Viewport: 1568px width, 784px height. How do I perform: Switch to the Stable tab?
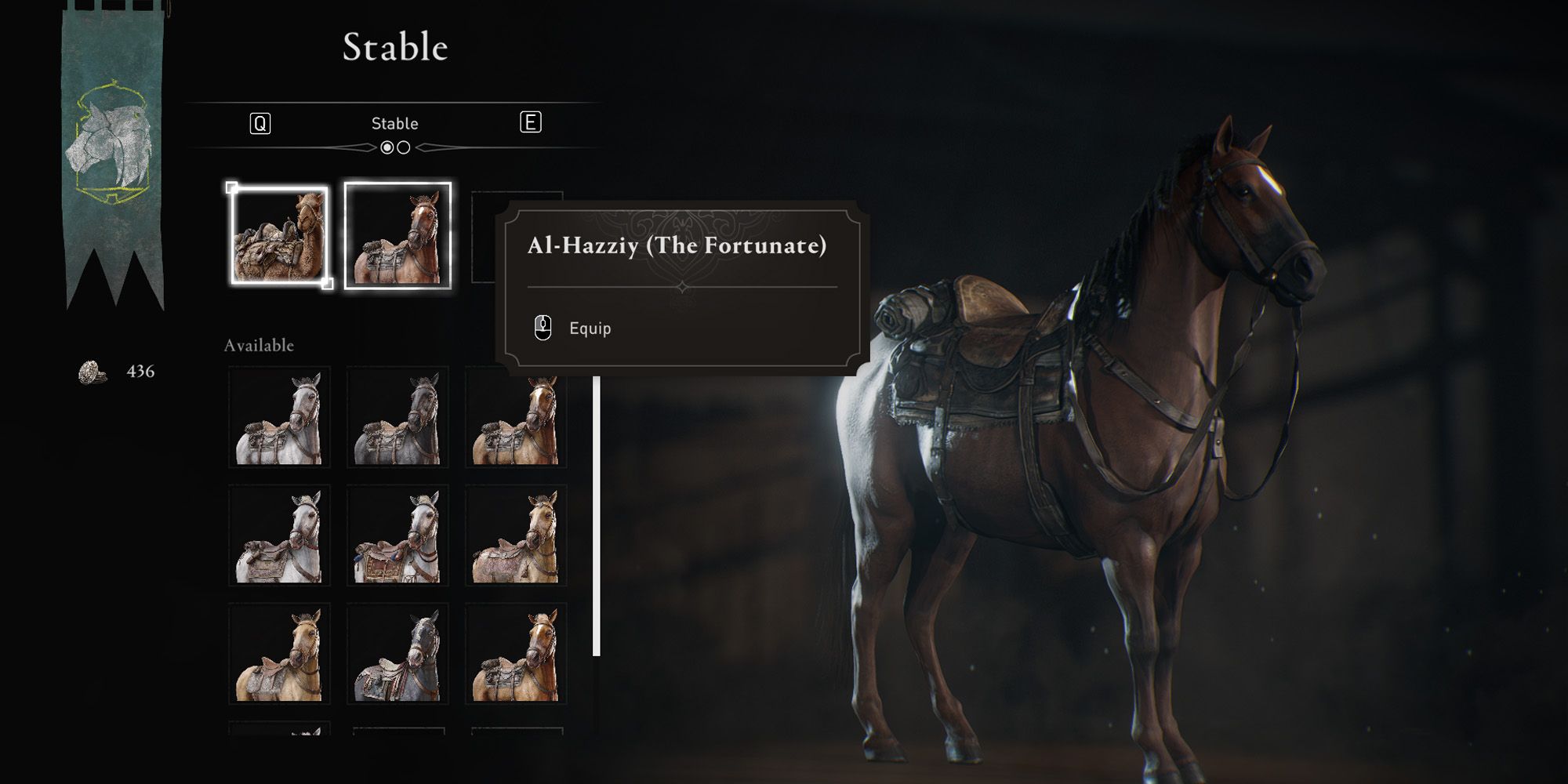395,122
